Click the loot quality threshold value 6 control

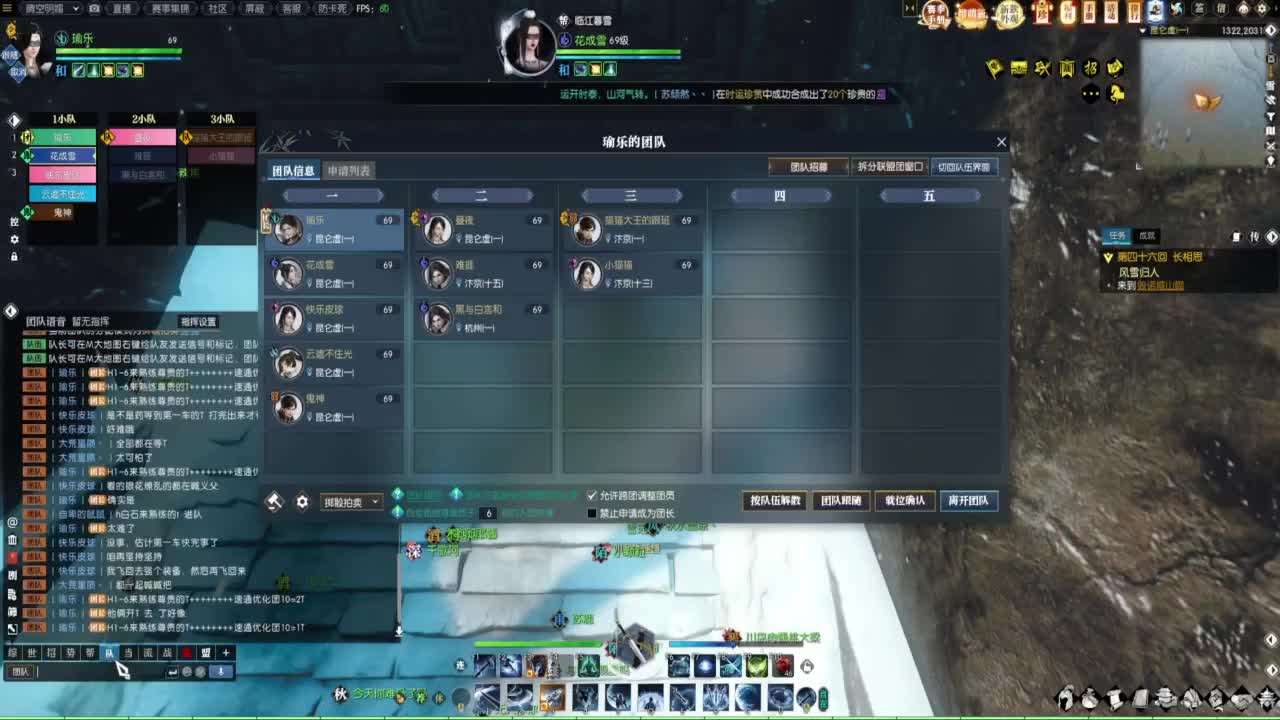(x=486, y=511)
